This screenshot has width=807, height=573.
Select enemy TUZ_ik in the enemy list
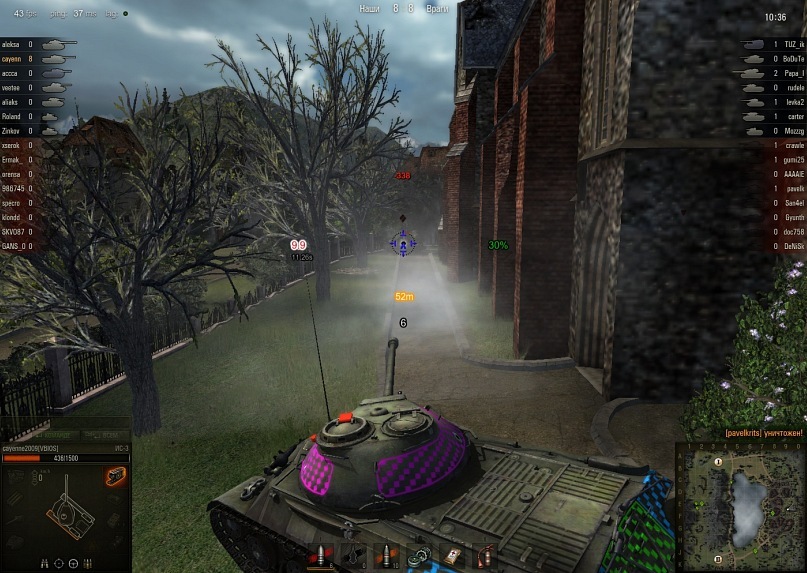tap(793, 45)
